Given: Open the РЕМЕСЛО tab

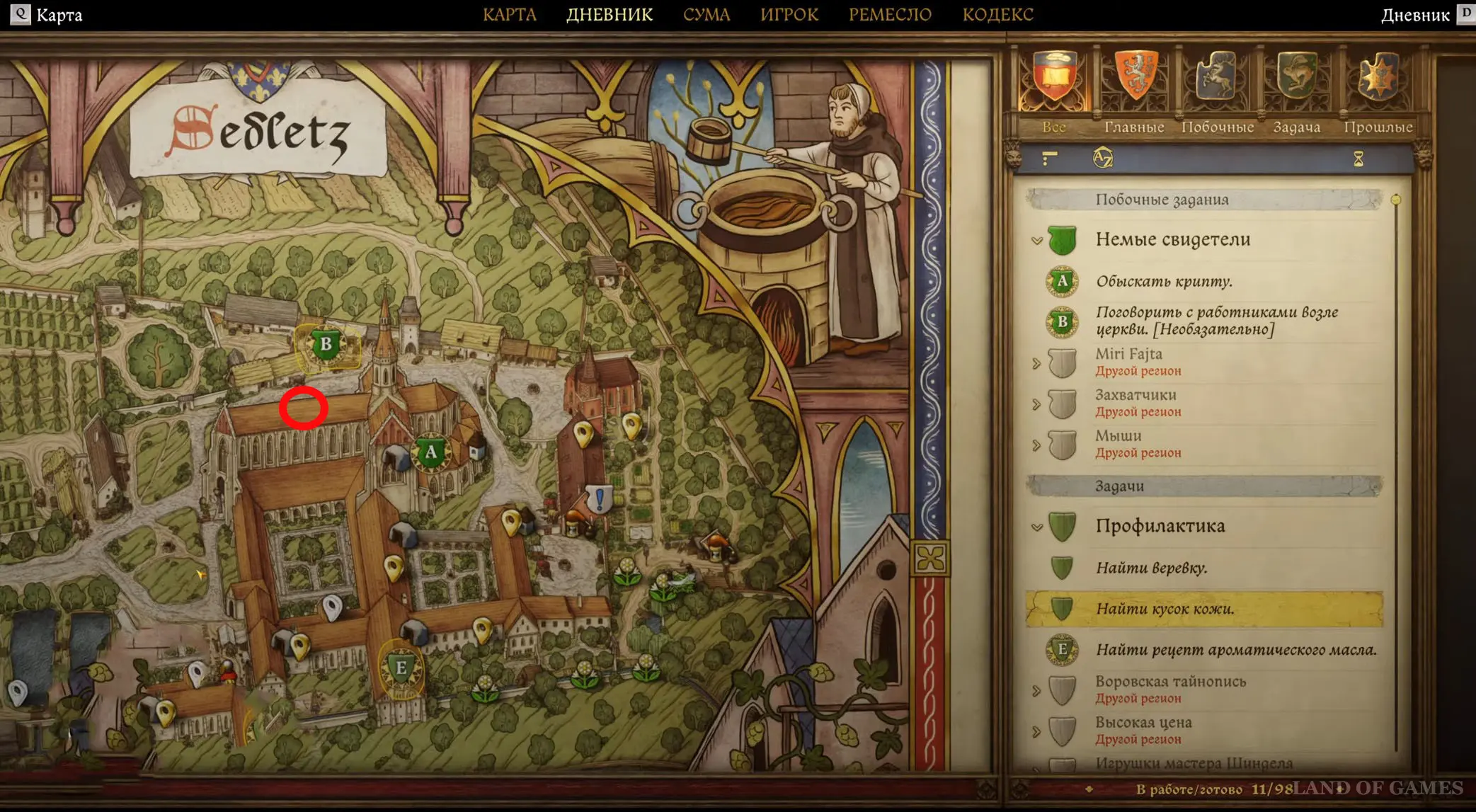Looking at the screenshot, I should pyautogui.click(x=890, y=15).
